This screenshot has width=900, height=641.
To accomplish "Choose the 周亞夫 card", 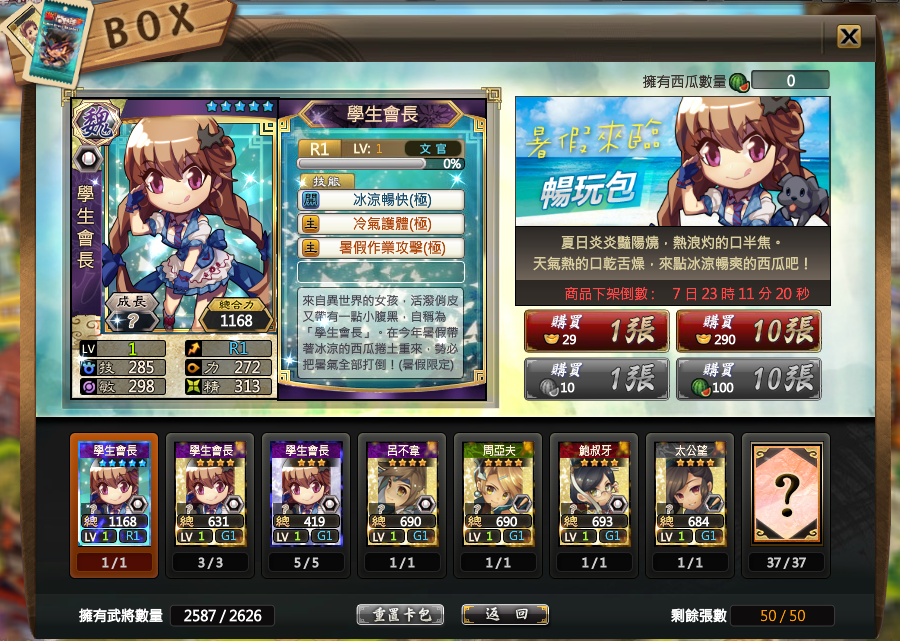I will point(498,494).
